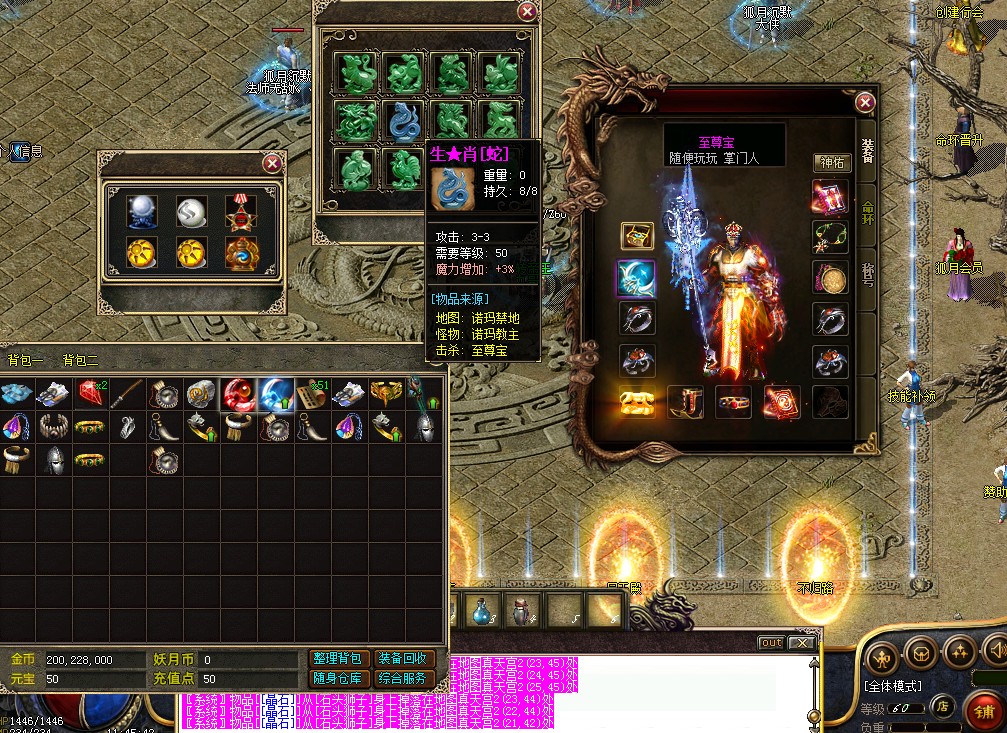The width and height of the screenshot is (1007, 733).
Task: Click the 整理背包 sort button
Action: (x=339, y=659)
